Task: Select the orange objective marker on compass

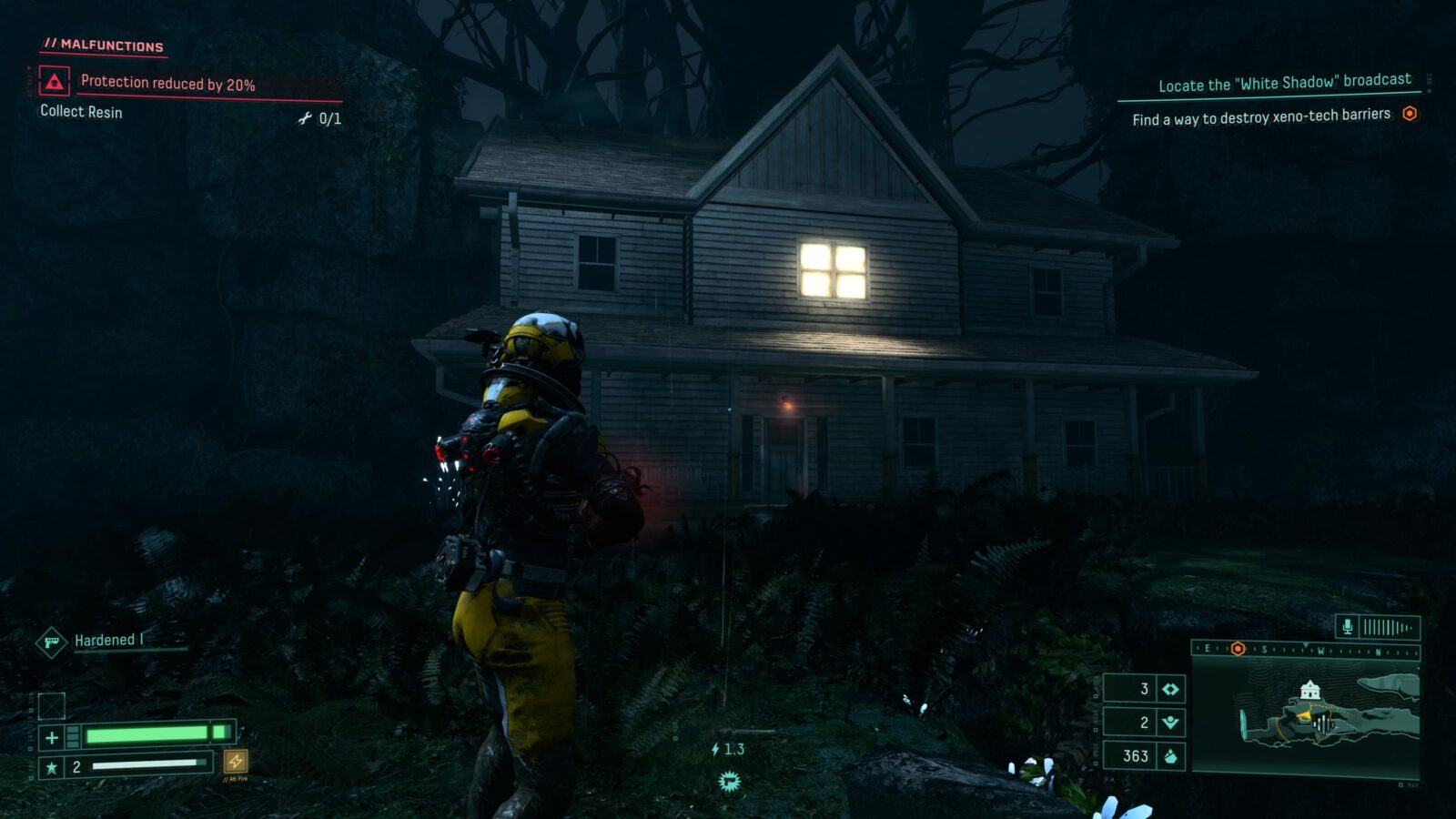Action: (x=1238, y=649)
